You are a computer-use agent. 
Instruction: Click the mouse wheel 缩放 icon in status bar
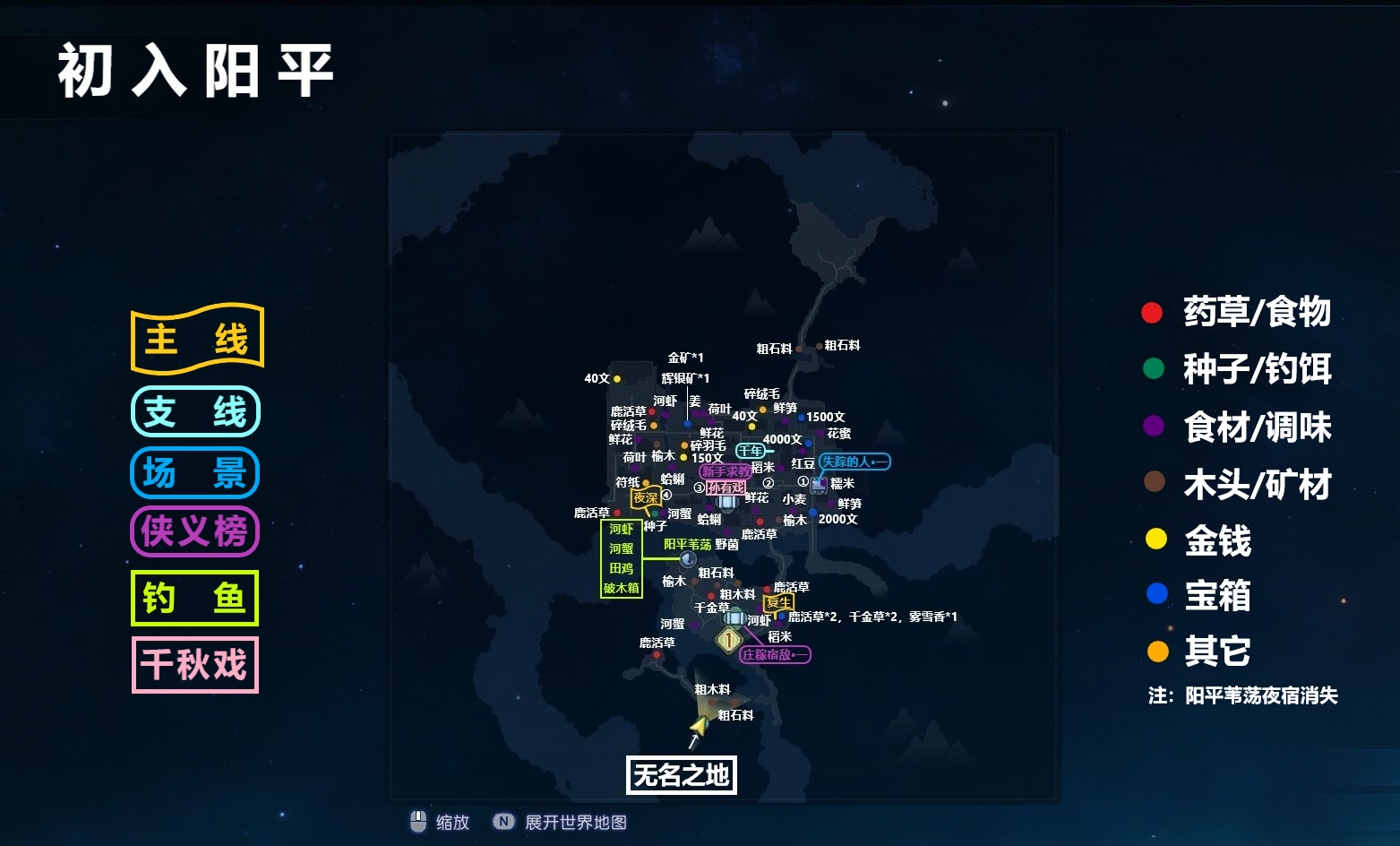coord(418,822)
